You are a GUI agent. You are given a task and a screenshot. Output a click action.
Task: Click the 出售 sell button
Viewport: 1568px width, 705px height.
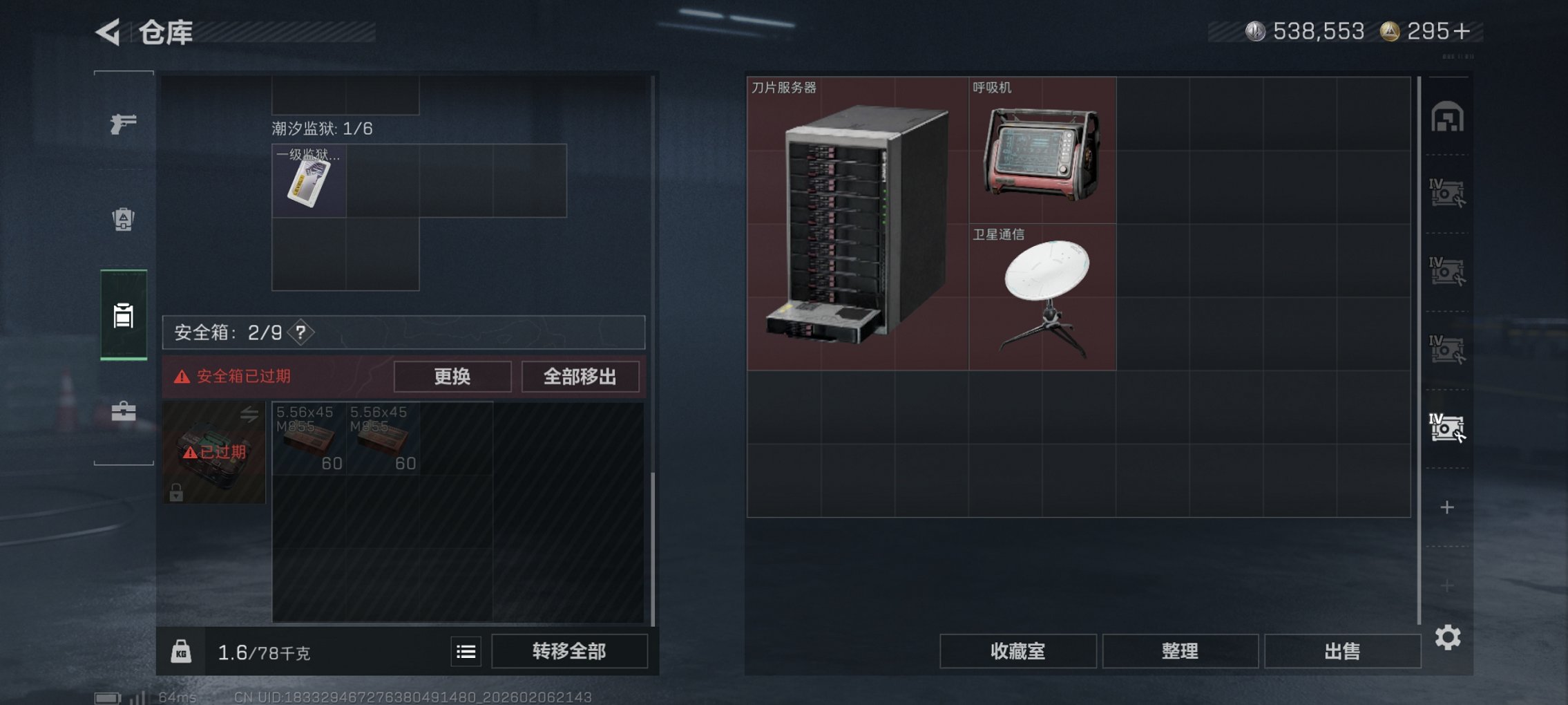click(1341, 650)
